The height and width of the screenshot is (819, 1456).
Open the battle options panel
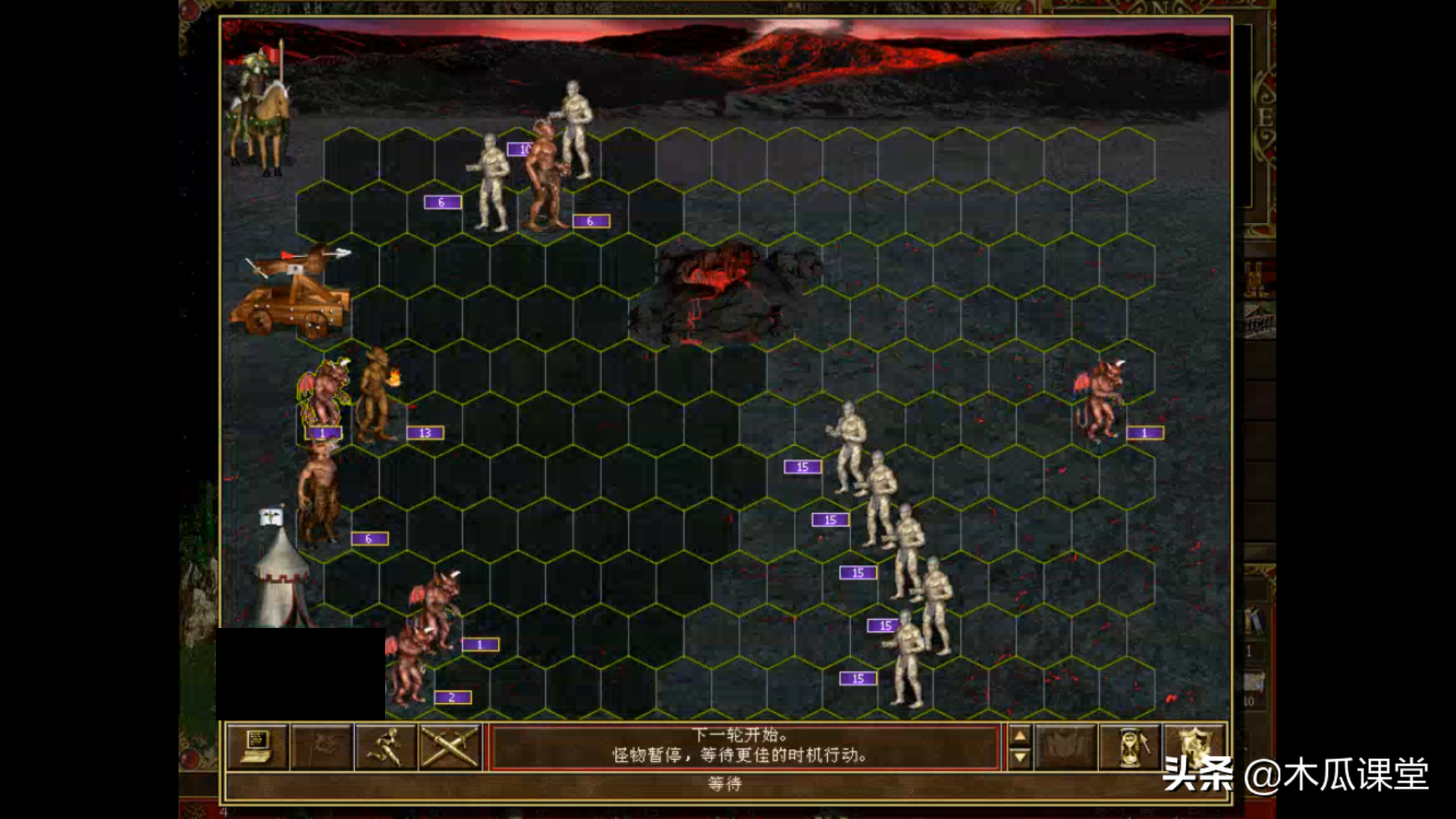[x=257, y=747]
